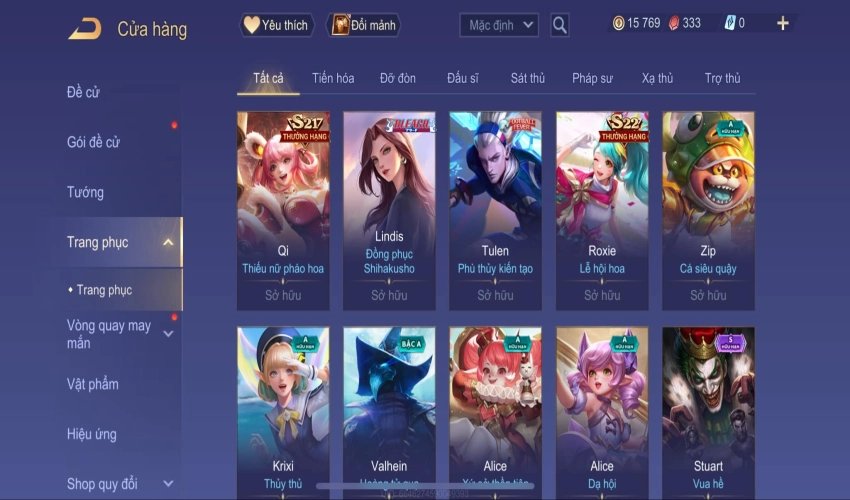Open the Tướng heroes section
Viewport: 850px width, 500px height.
click(x=85, y=192)
